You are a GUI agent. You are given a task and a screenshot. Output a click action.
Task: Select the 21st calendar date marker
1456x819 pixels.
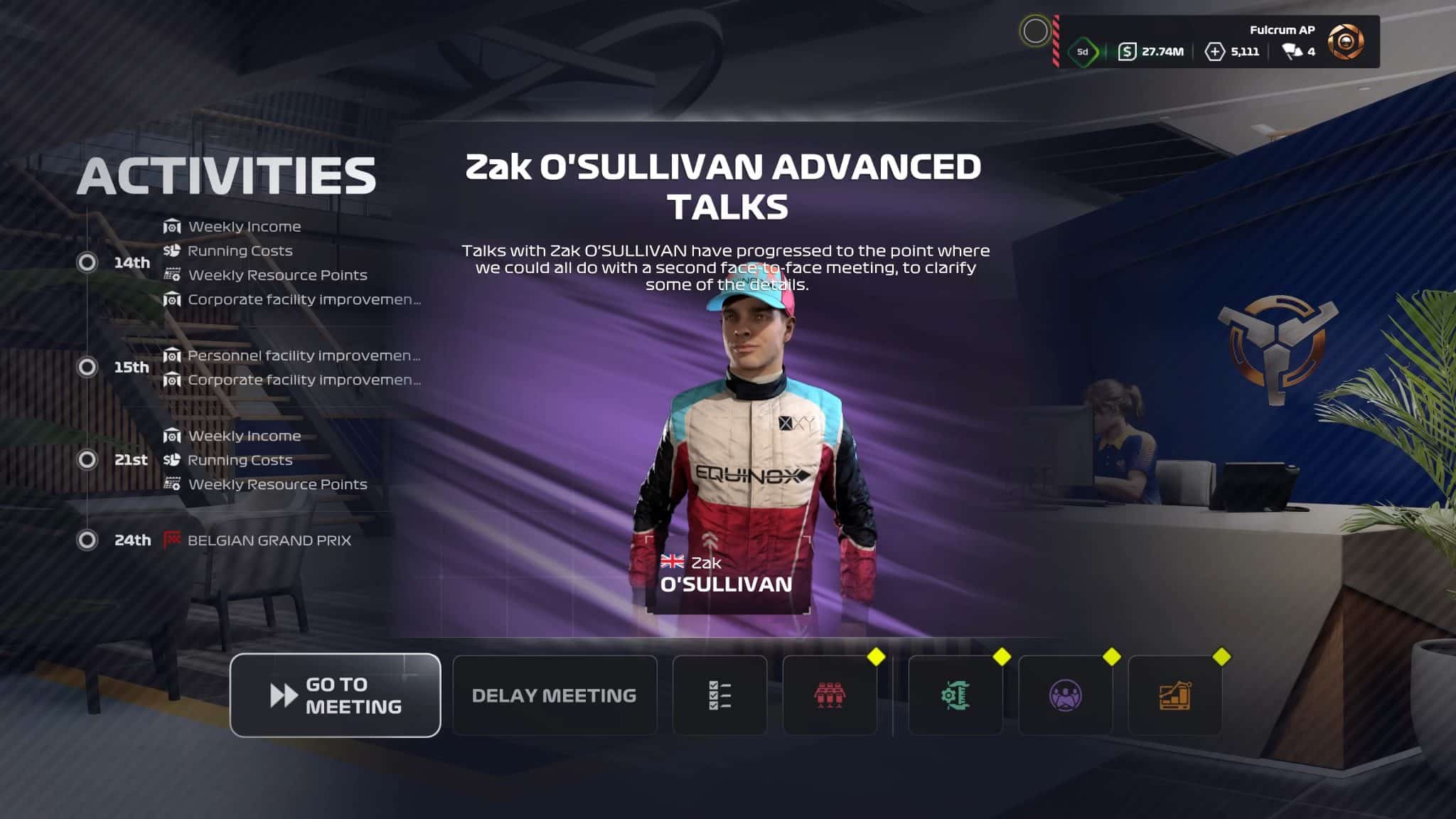(x=87, y=460)
